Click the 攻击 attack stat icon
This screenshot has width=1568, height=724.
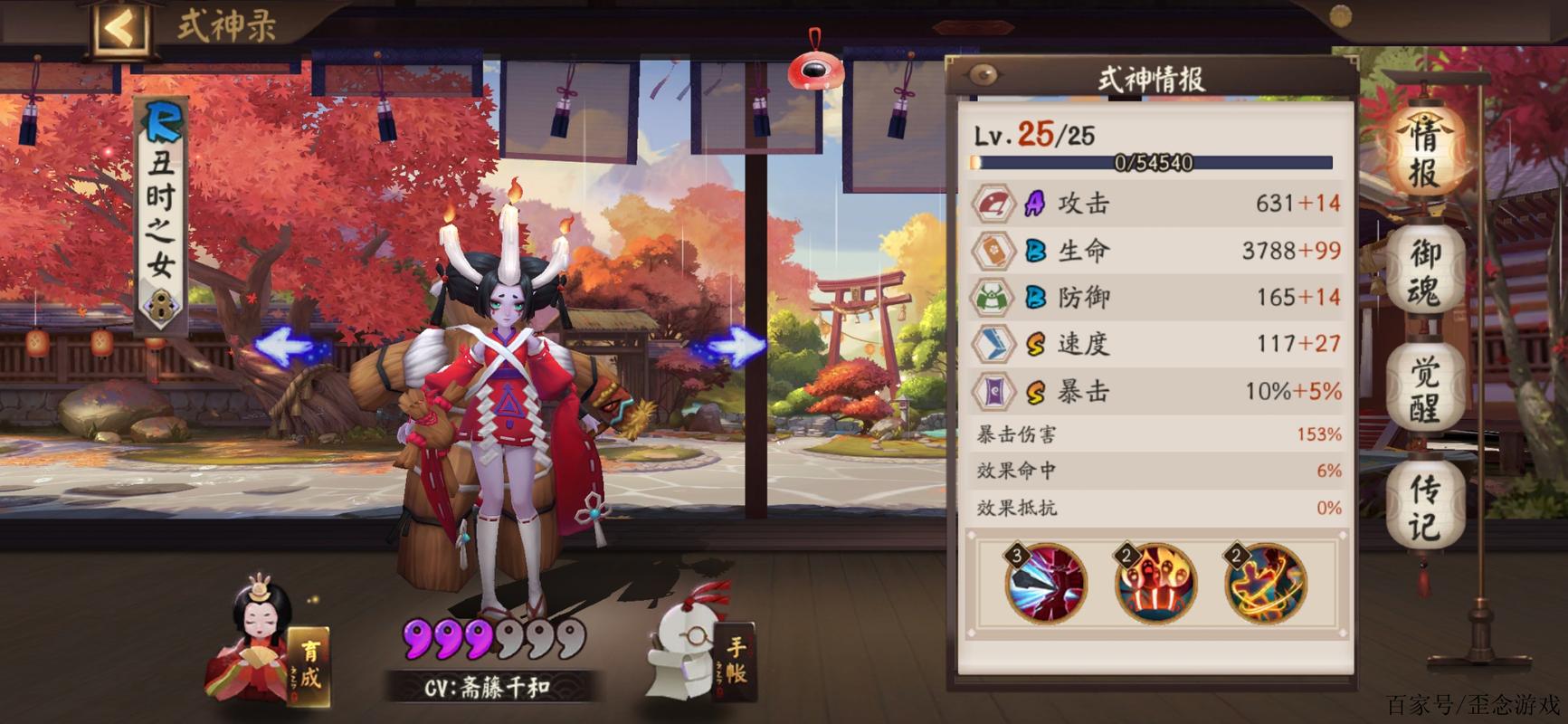994,204
